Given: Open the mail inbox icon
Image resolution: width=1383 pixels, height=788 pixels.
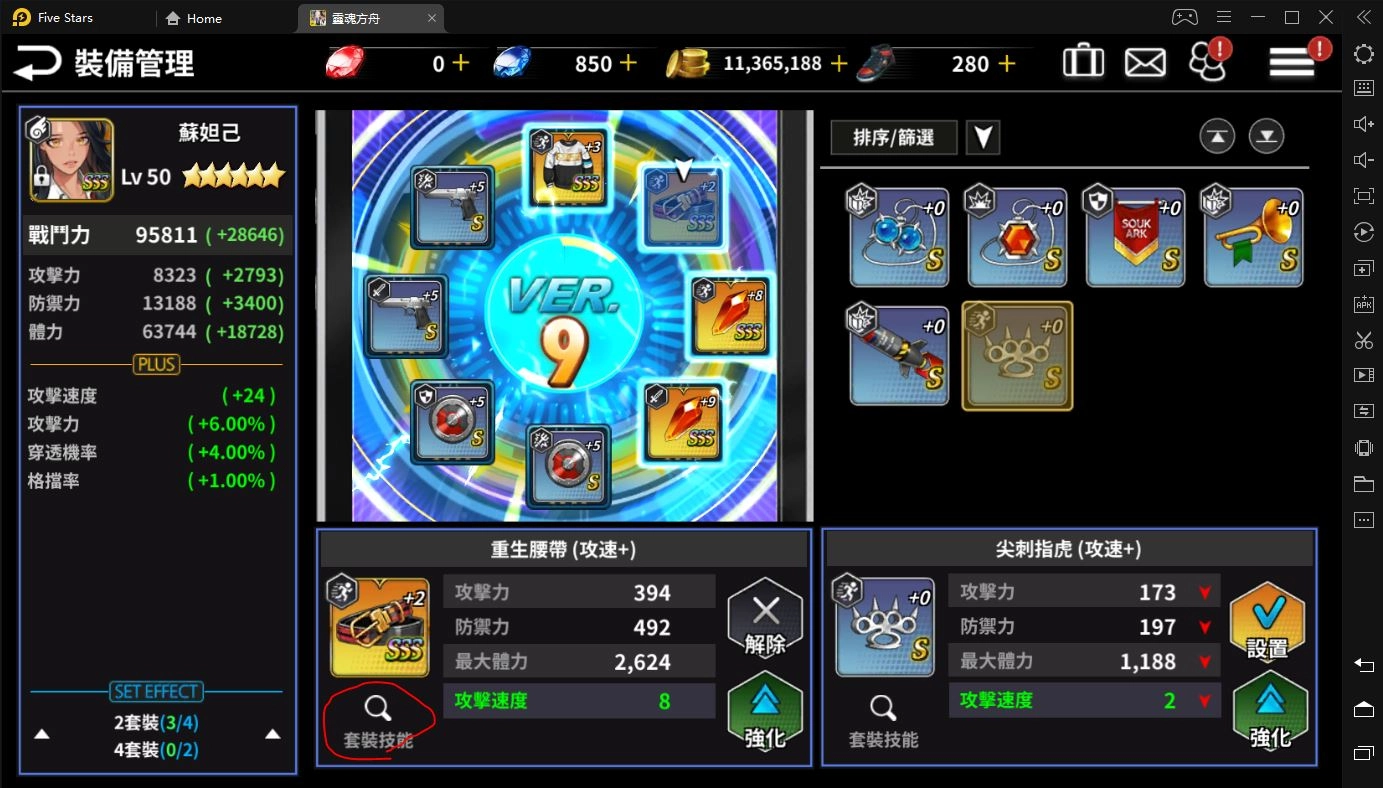Looking at the screenshot, I should pos(1144,60).
